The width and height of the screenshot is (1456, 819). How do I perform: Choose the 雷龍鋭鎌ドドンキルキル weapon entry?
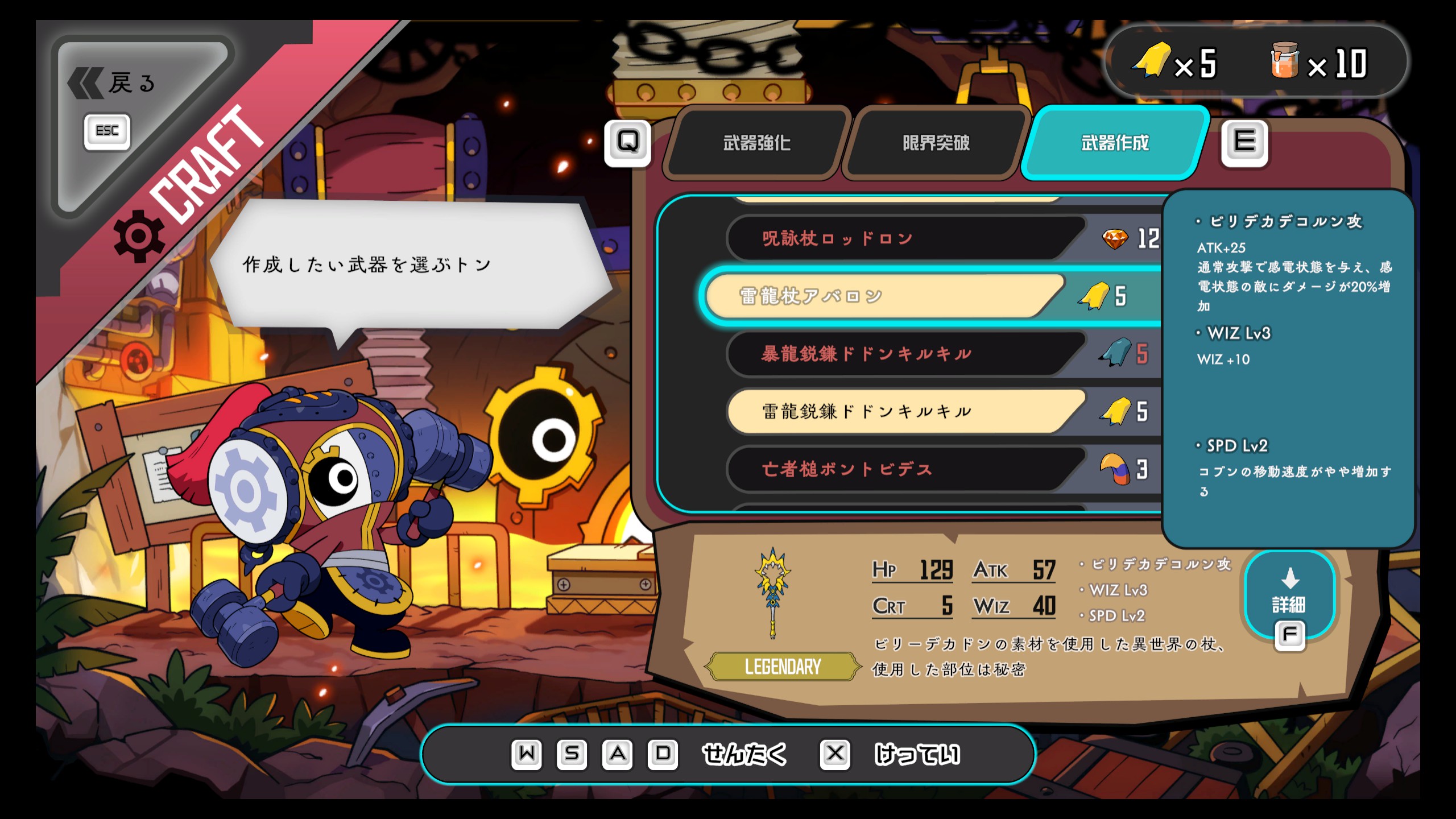[x=904, y=412]
